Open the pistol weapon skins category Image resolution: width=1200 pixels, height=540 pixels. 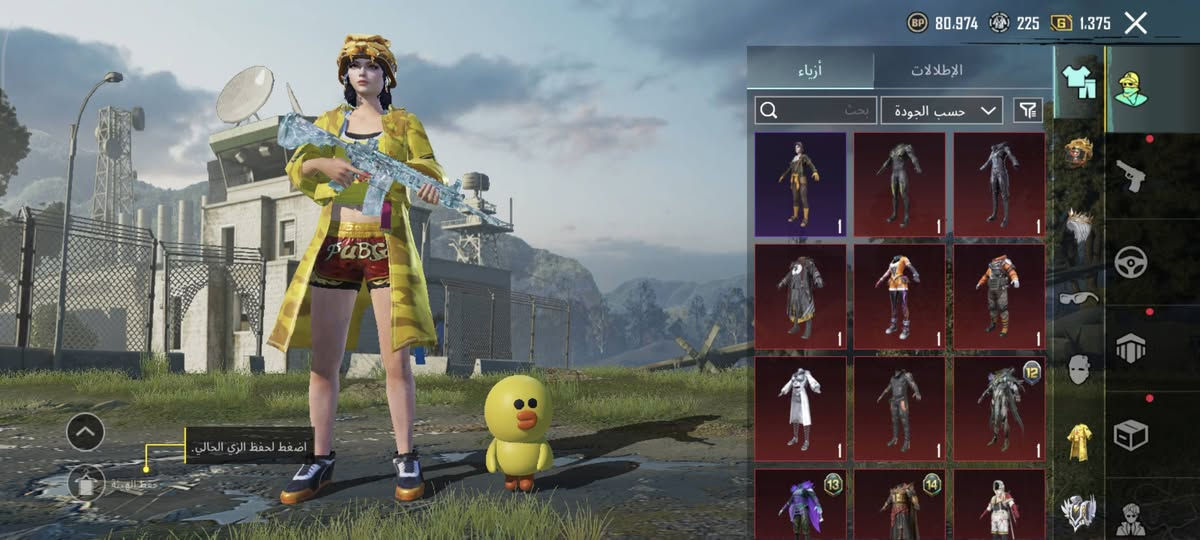[x=1131, y=175]
